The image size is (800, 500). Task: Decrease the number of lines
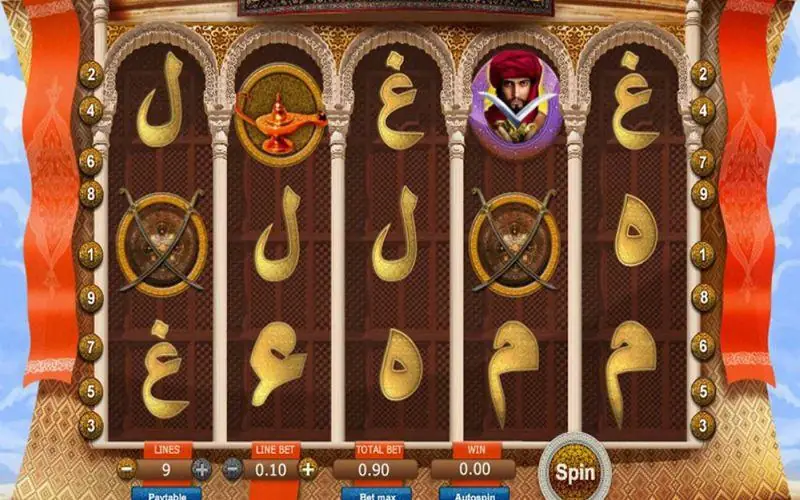(126, 468)
